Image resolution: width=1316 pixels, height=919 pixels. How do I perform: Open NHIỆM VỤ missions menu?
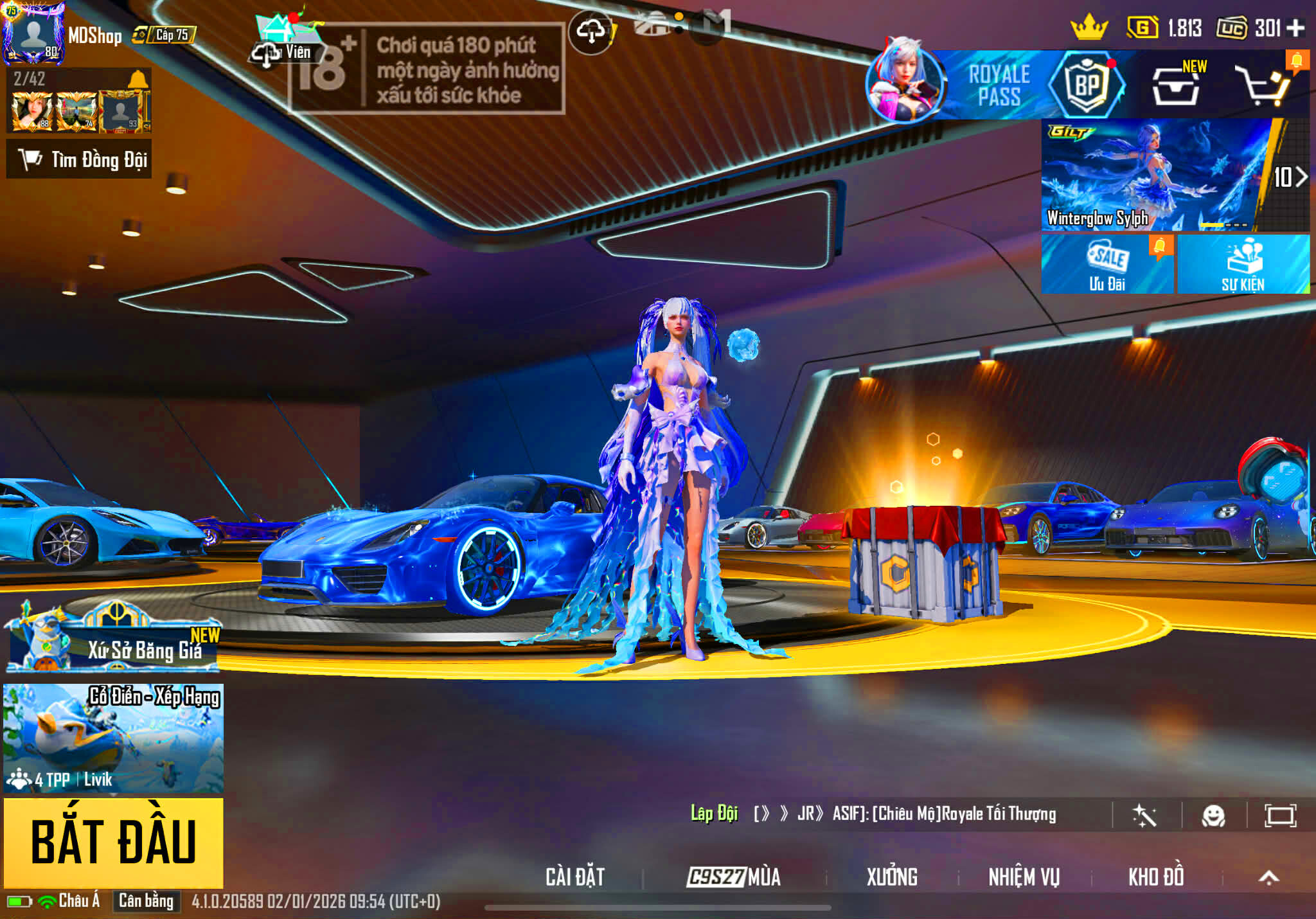point(1024,877)
